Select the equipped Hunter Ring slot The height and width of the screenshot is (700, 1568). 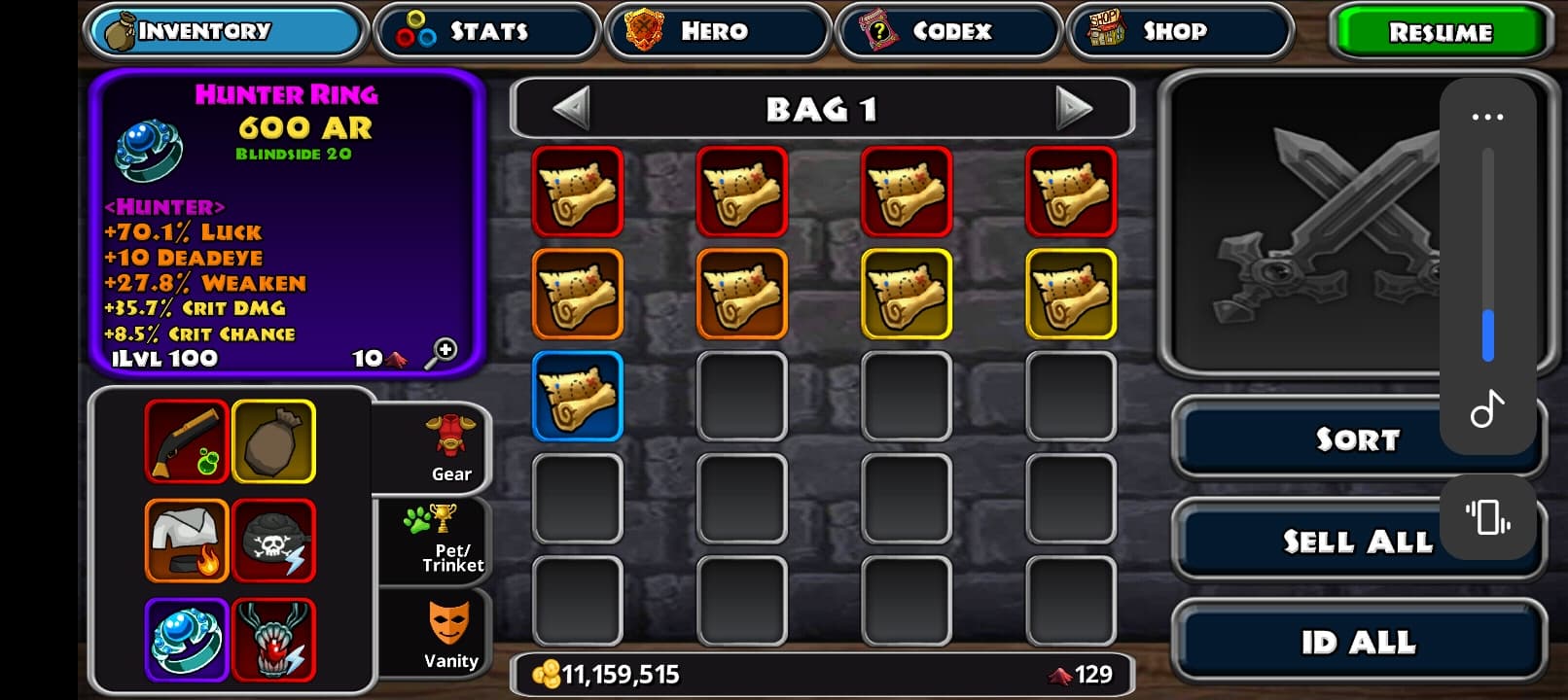point(187,640)
